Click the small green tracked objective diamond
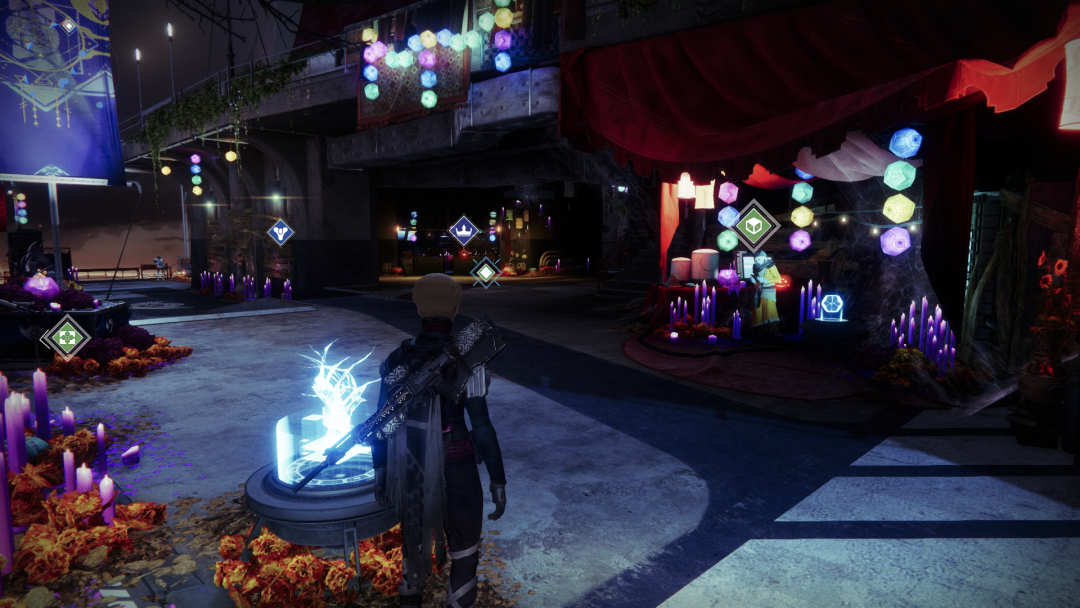Image resolution: width=1080 pixels, height=608 pixels. 485,271
